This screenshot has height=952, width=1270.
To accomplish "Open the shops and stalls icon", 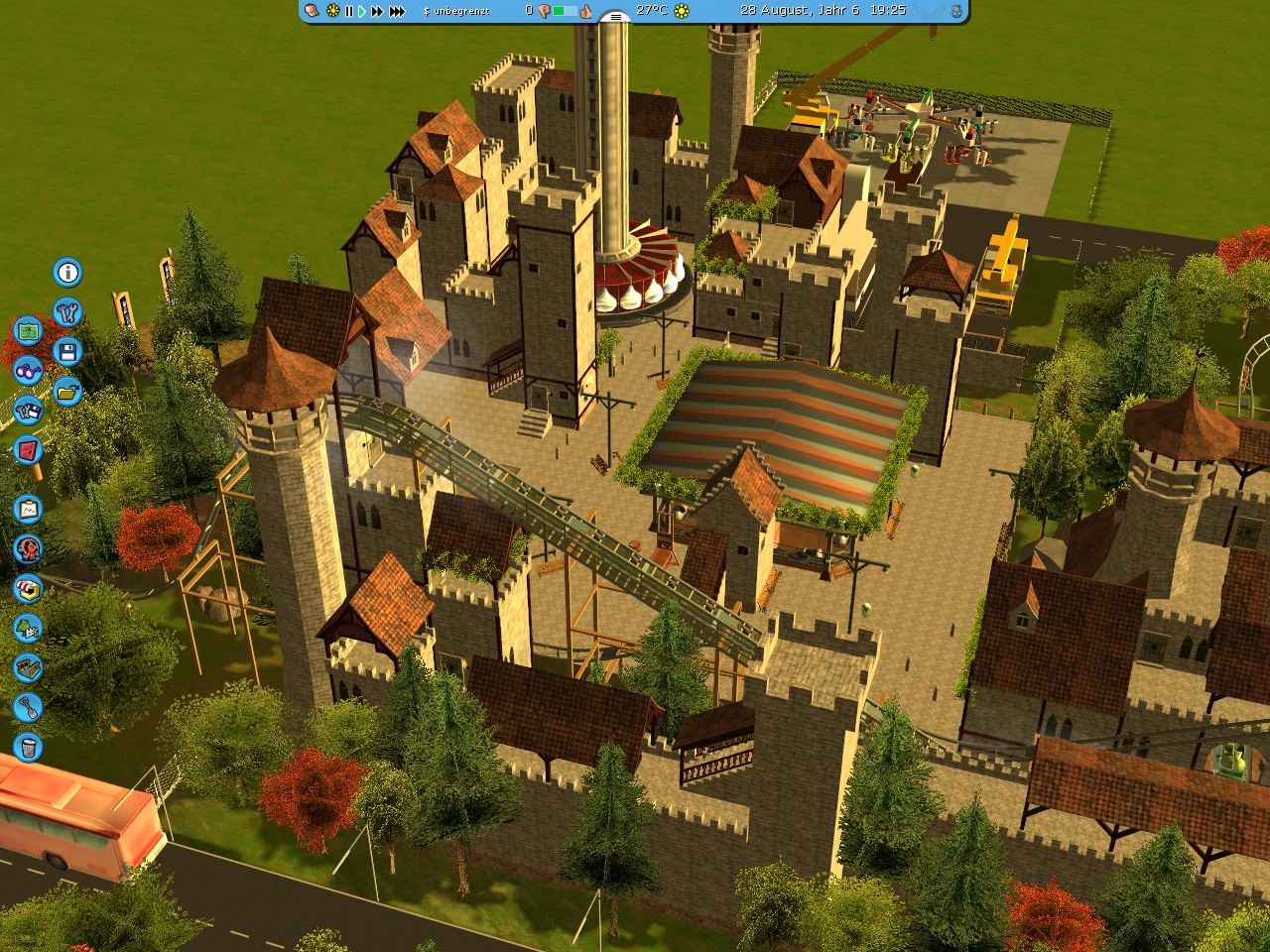I will pyautogui.click(x=28, y=589).
